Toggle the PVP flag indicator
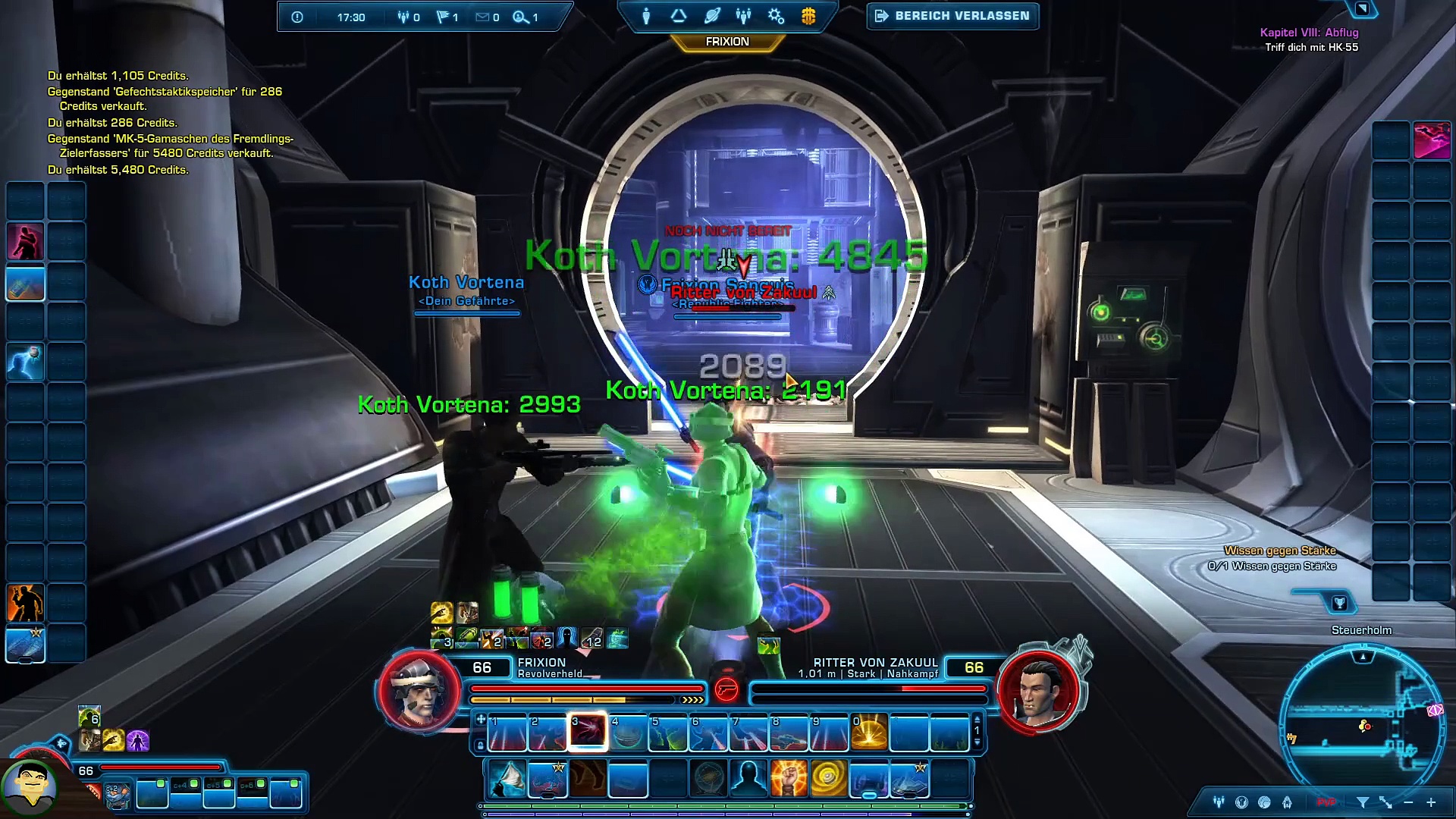 click(x=1326, y=802)
